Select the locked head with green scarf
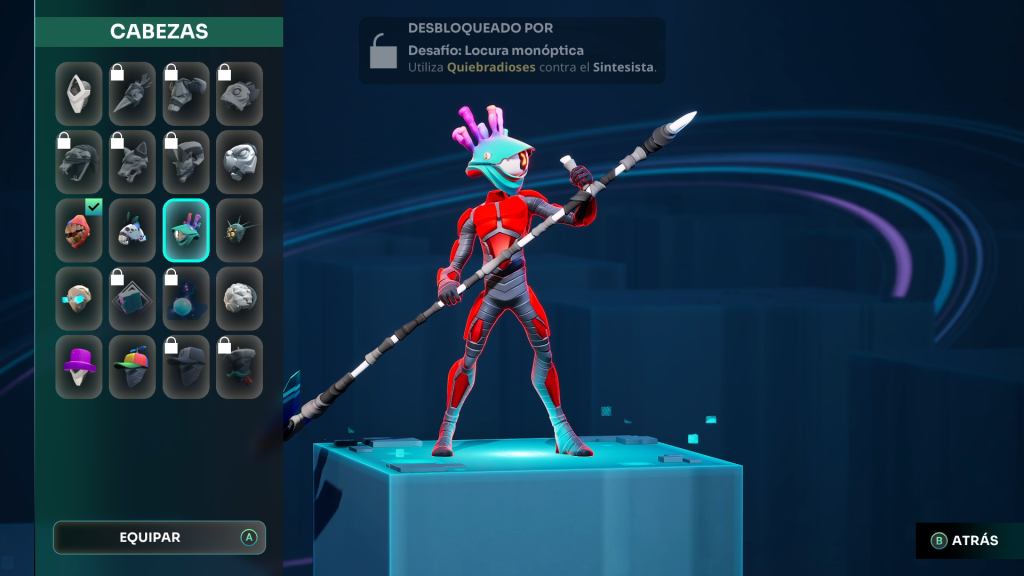Image resolution: width=1024 pixels, height=576 pixels. click(x=239, y=366)
